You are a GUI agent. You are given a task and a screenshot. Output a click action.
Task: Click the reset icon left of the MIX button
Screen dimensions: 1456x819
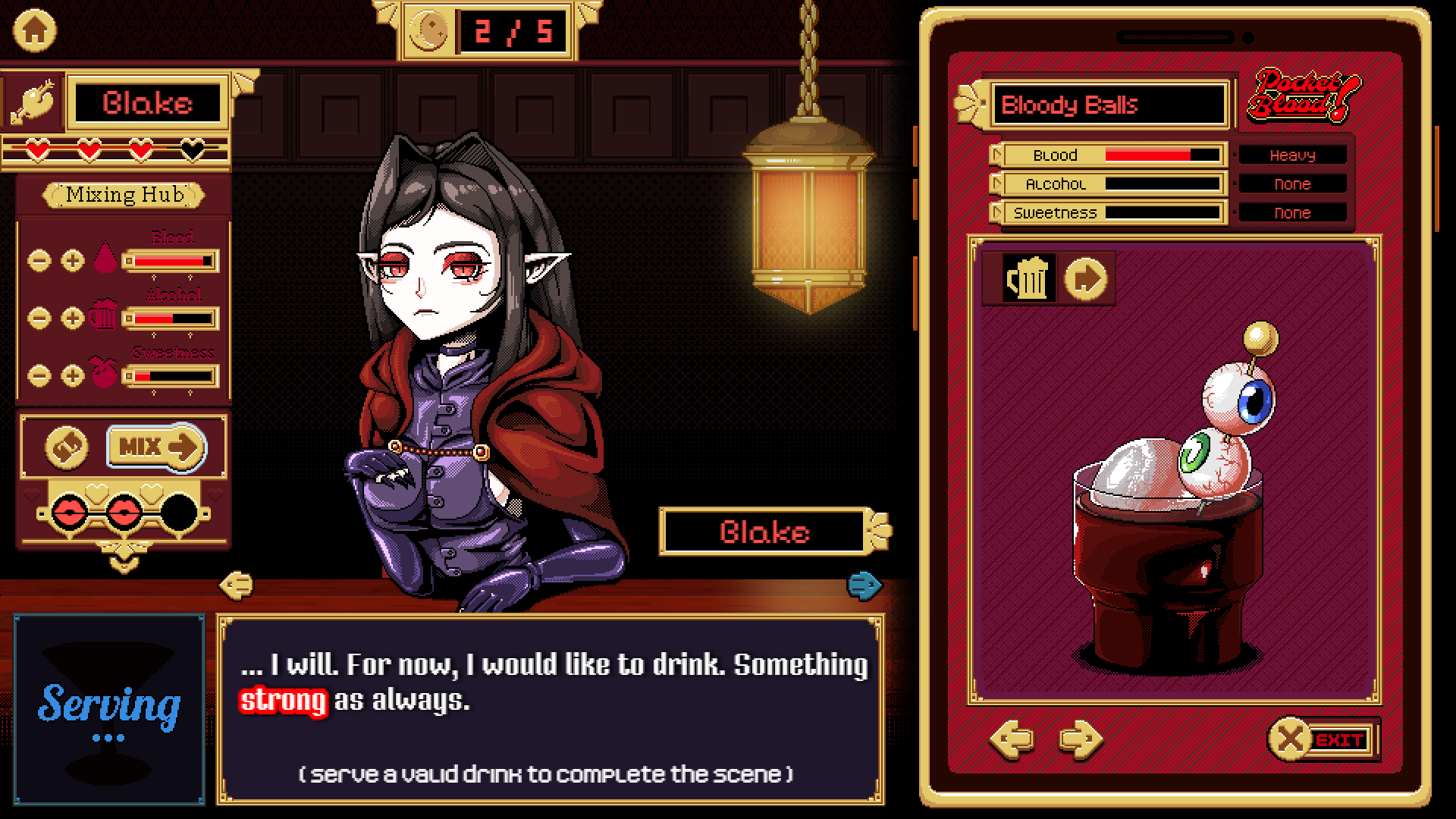point(67,447)
